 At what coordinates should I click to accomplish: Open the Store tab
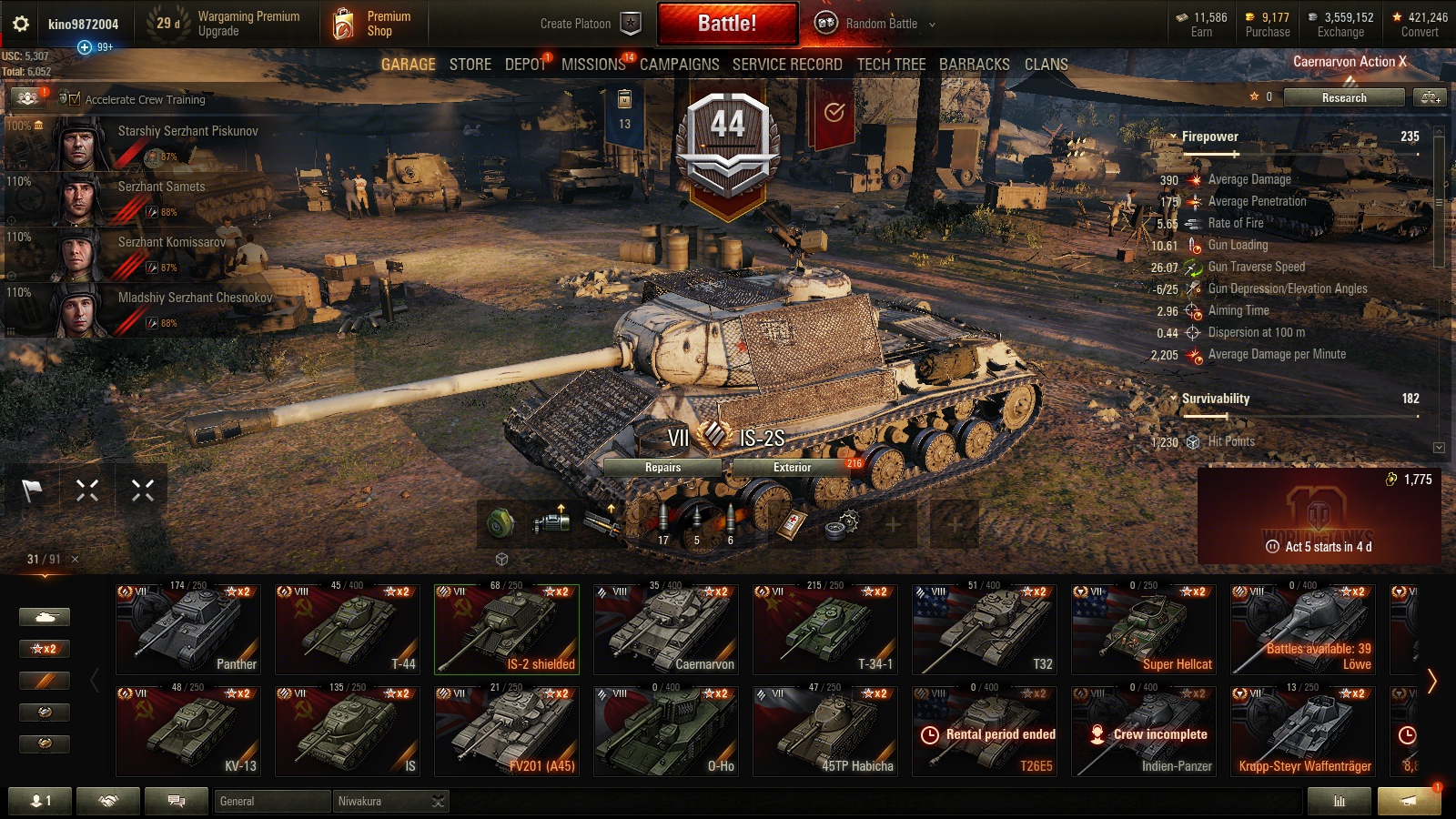(x=470, y=65)
